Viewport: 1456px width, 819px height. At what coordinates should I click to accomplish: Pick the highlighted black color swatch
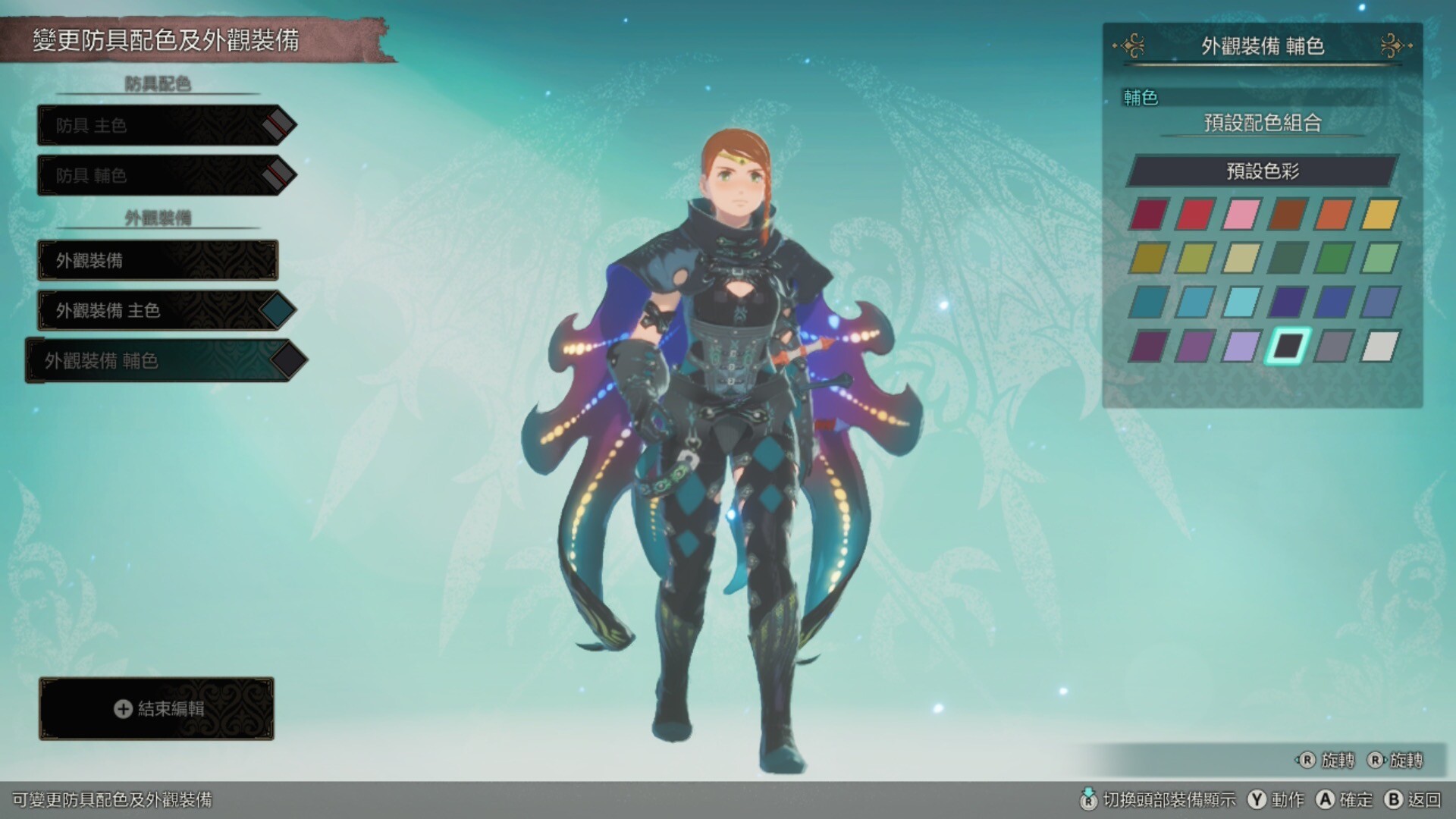tap(1288, 347)
